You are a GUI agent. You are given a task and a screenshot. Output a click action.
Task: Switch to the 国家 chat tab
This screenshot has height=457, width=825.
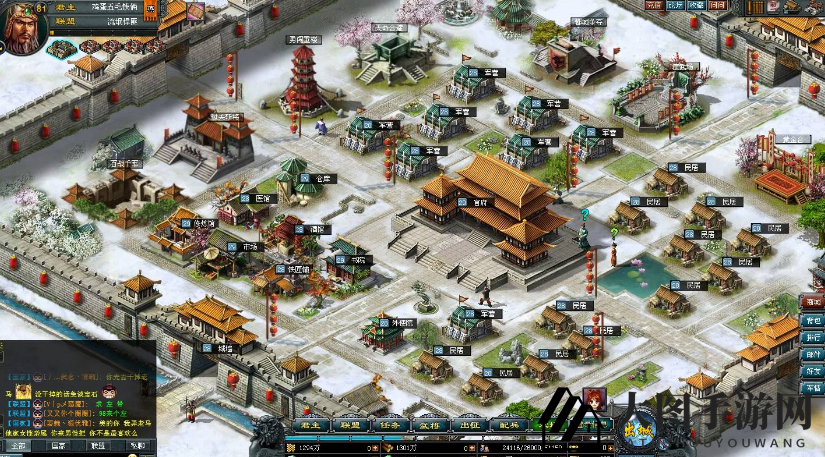(59, 446)
